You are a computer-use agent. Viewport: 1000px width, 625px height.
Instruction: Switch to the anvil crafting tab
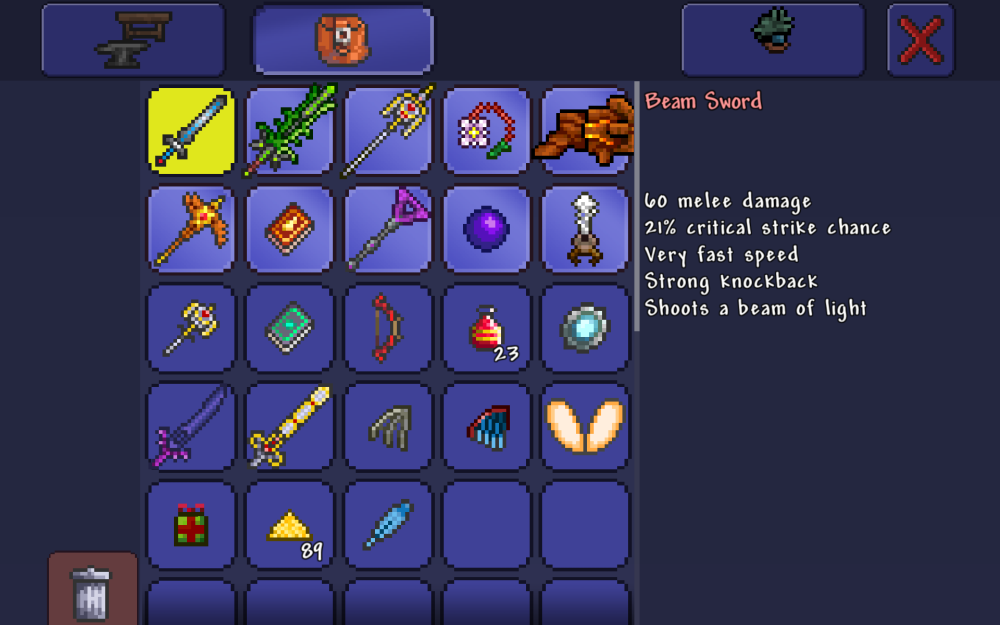click(133, 40)
